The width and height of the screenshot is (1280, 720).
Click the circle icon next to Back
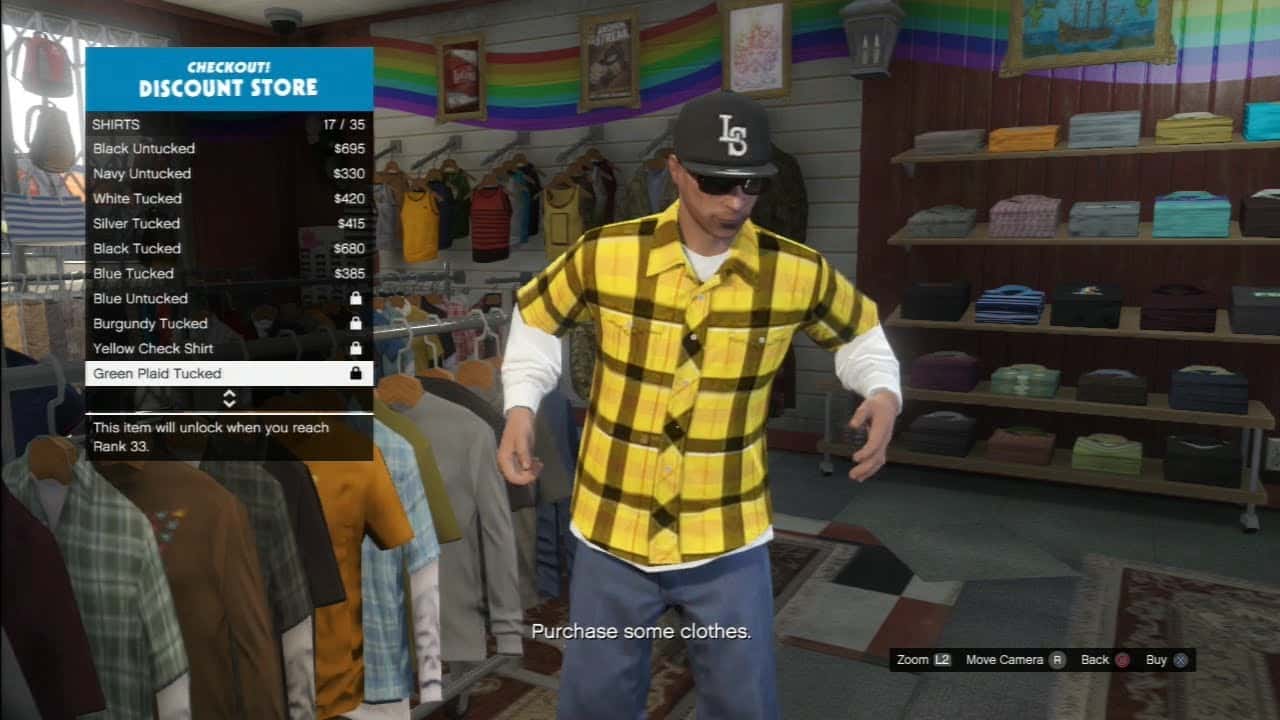coord(1121,660)
